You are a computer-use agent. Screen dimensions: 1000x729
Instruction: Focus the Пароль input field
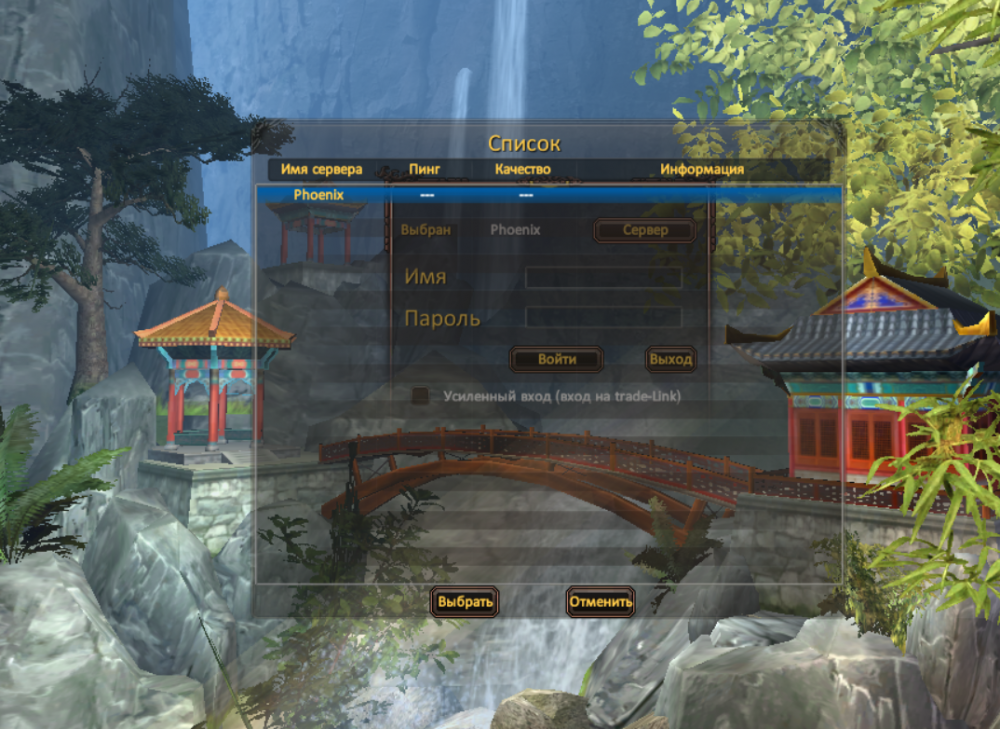pos(603,318)
